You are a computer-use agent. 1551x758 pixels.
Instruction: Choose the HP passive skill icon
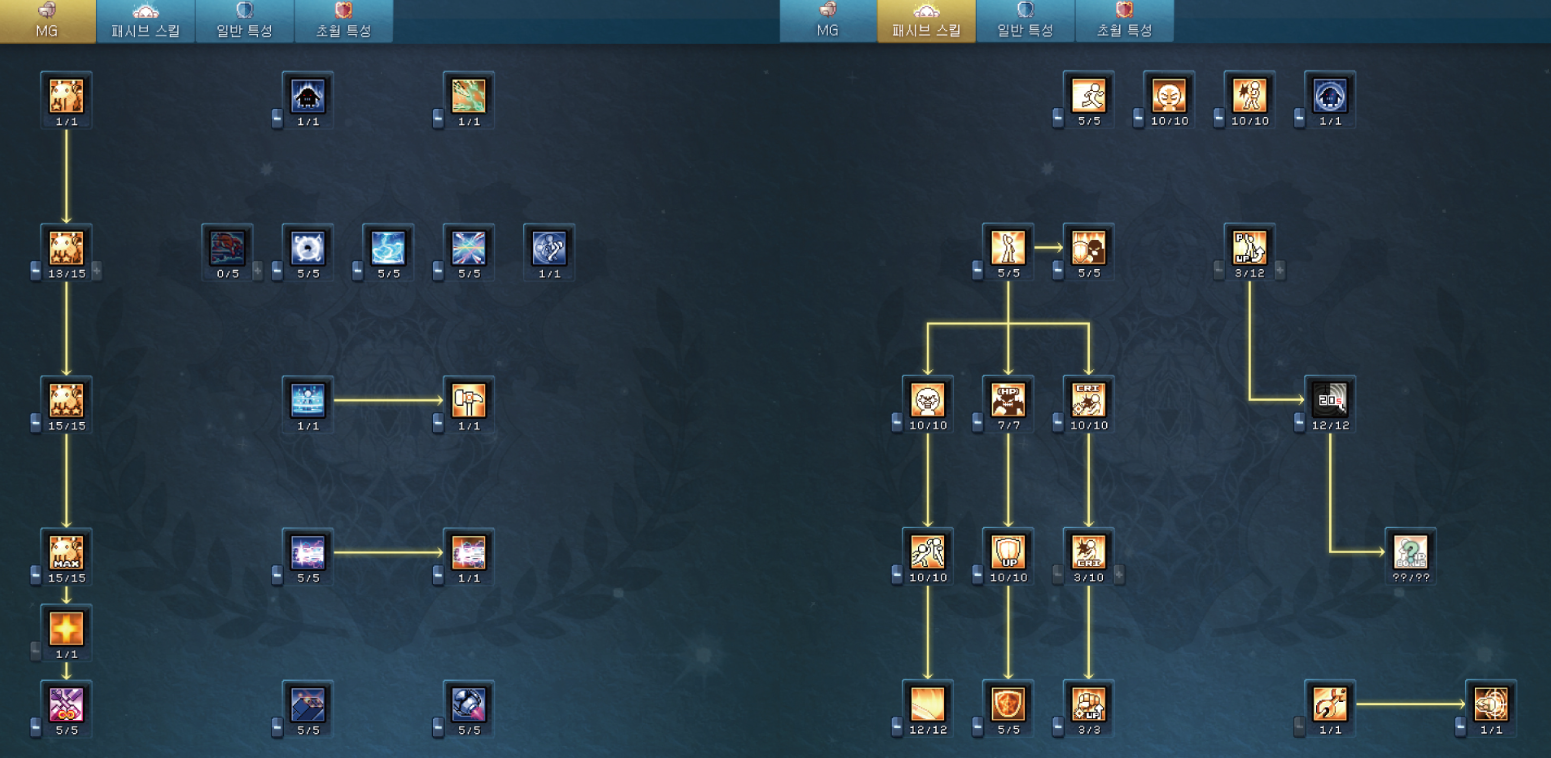[x=1008, y=400]
